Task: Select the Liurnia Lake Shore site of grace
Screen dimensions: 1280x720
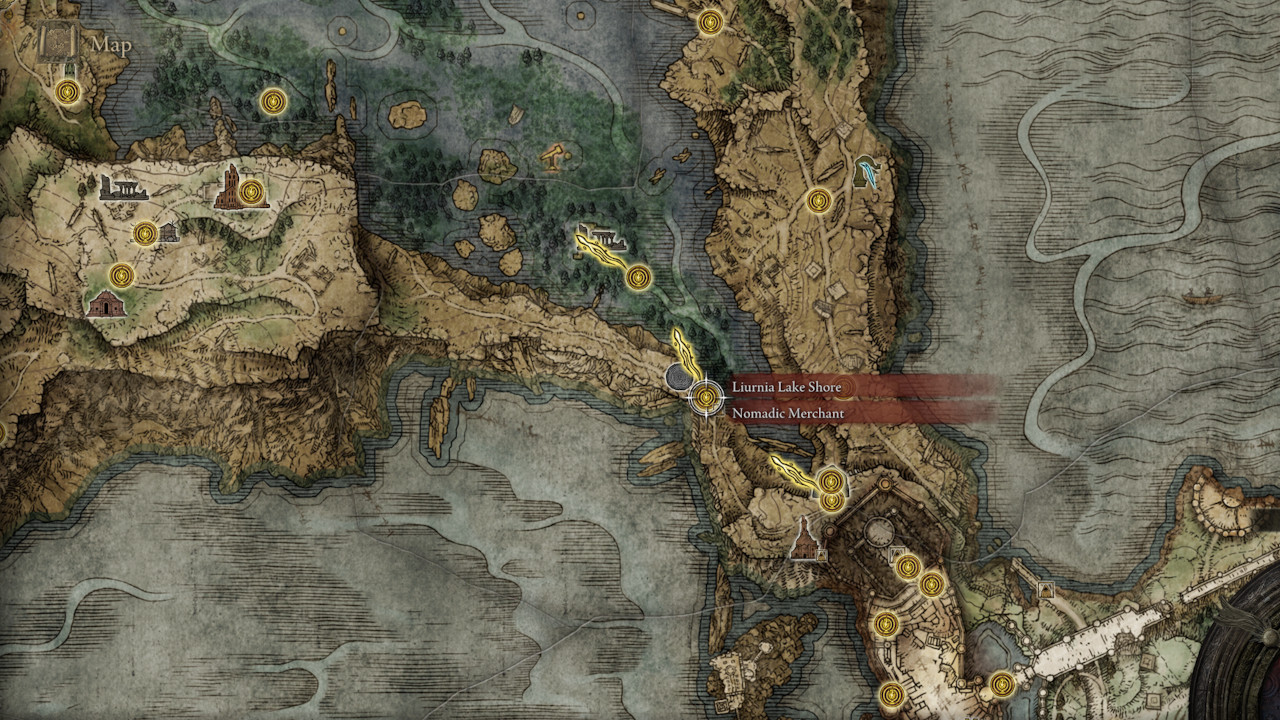Action: tap(705, 396)
